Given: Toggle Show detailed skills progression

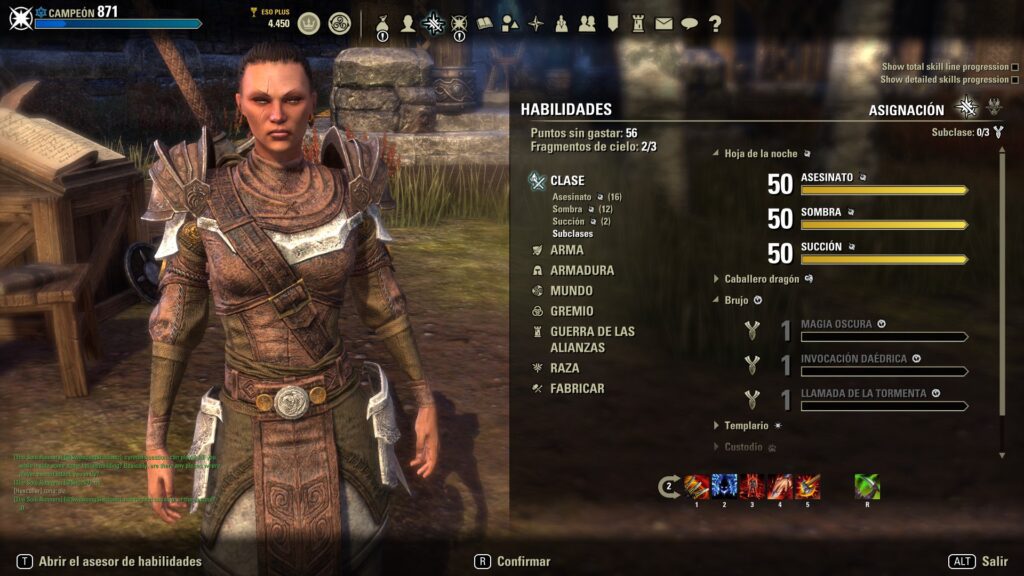Looking at the screenshot, I should pos(1016,80).
